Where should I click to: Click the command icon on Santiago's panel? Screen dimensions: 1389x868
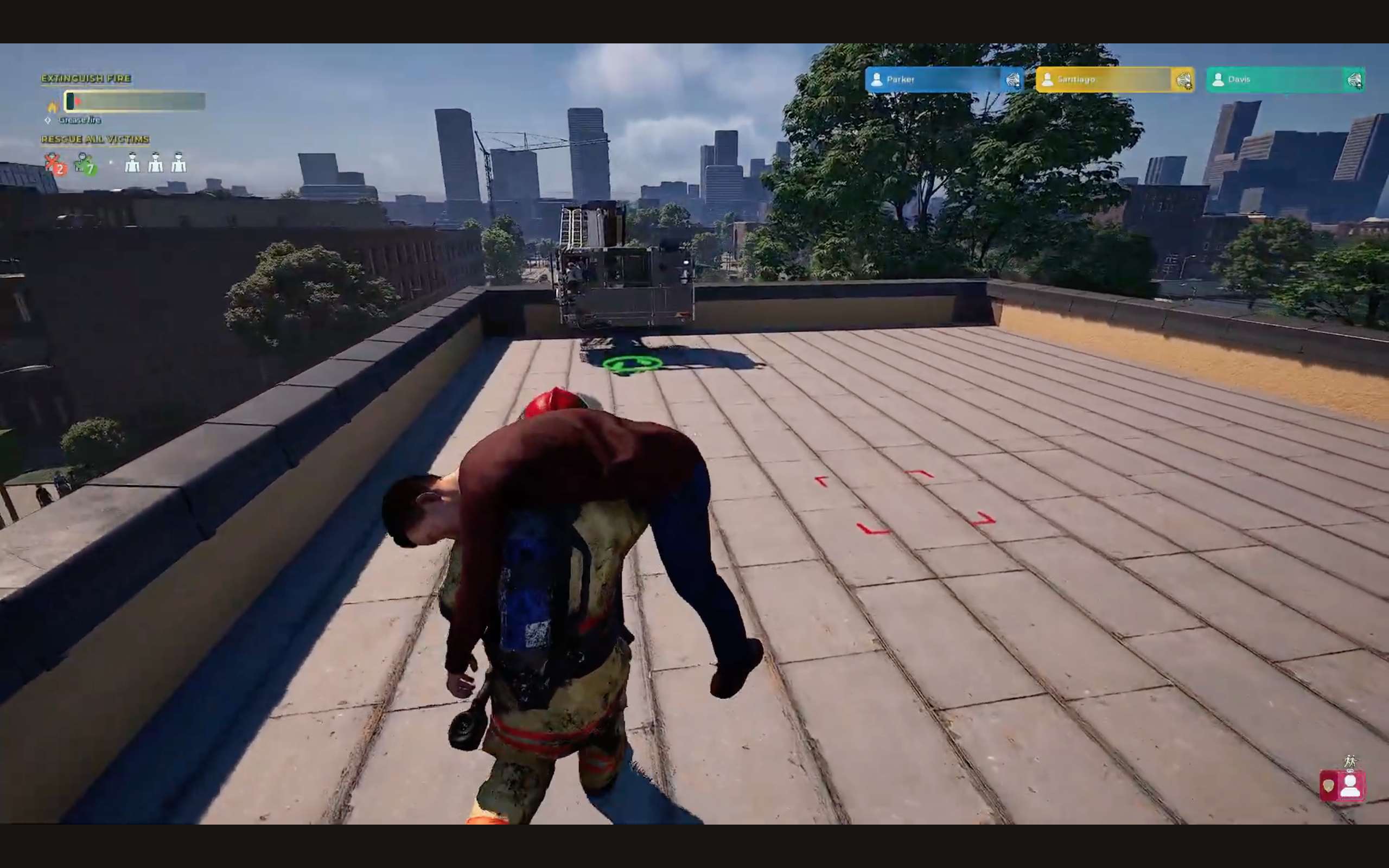(x=1183, y=80)
